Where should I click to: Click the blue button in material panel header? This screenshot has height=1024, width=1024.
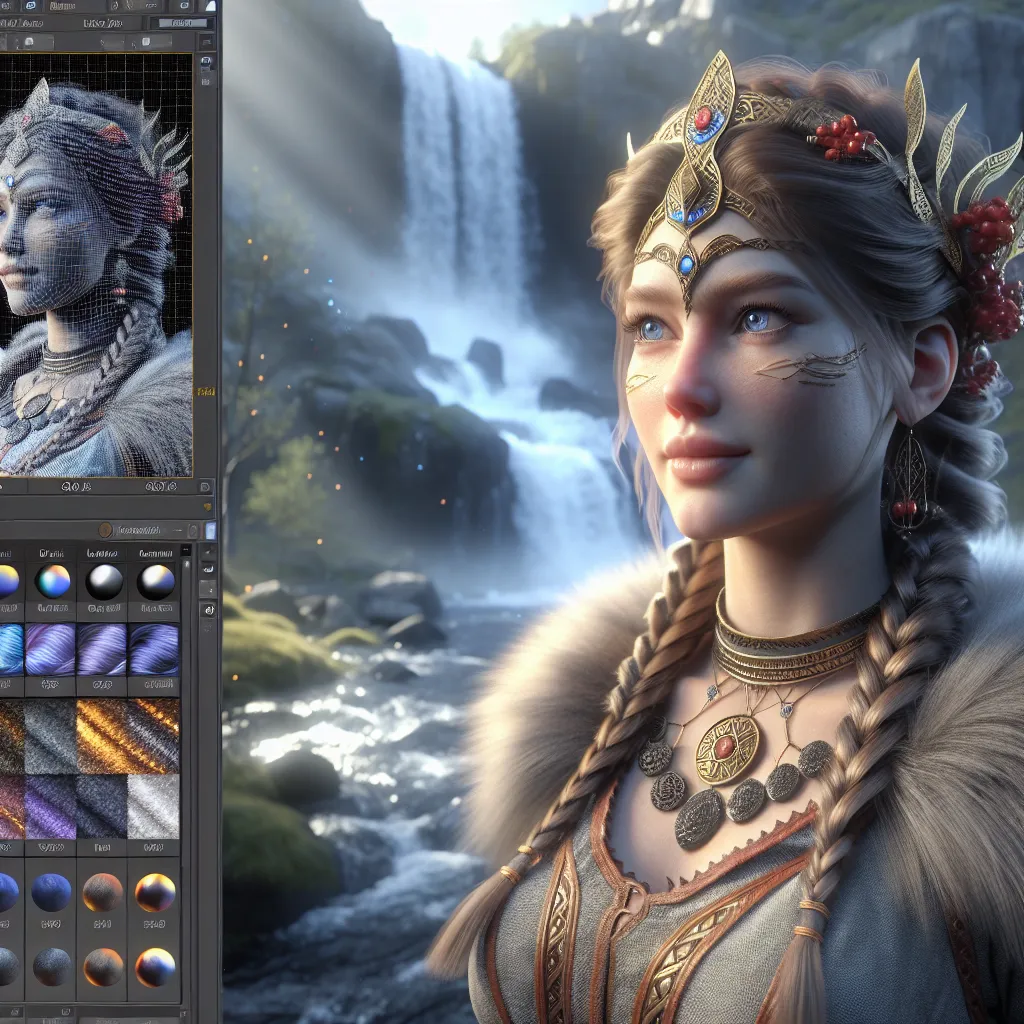point(210,530)
